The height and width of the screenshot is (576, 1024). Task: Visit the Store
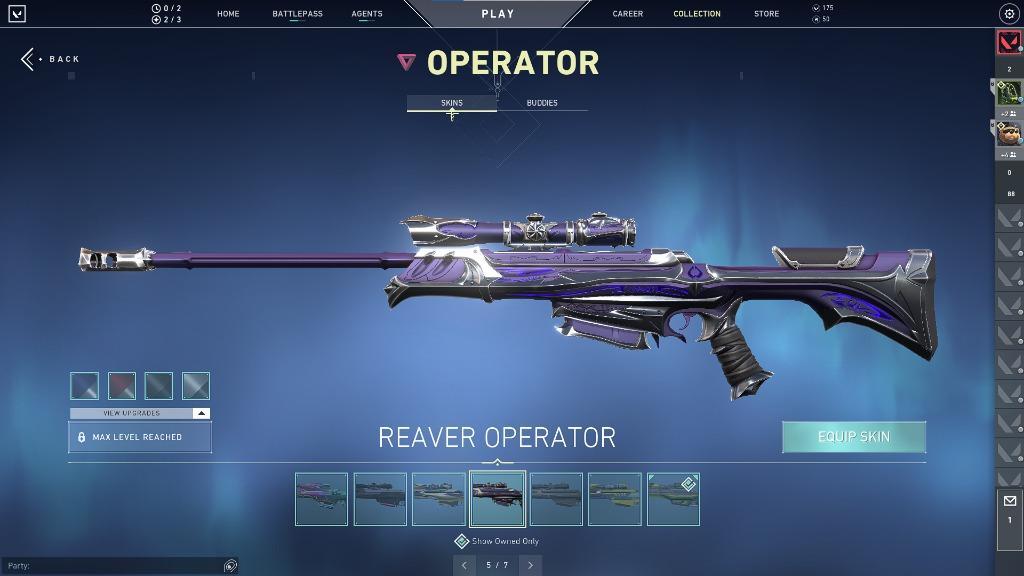[x=767, y=14]
